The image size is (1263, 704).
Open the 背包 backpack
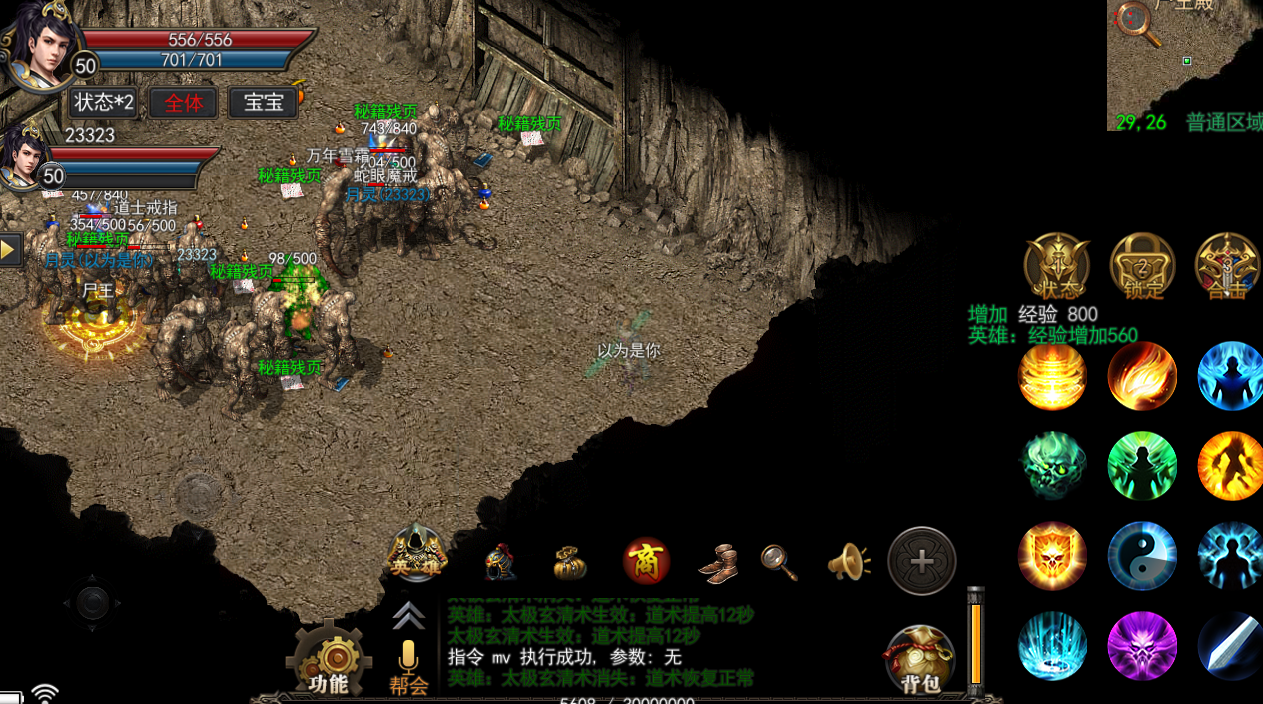919,660
